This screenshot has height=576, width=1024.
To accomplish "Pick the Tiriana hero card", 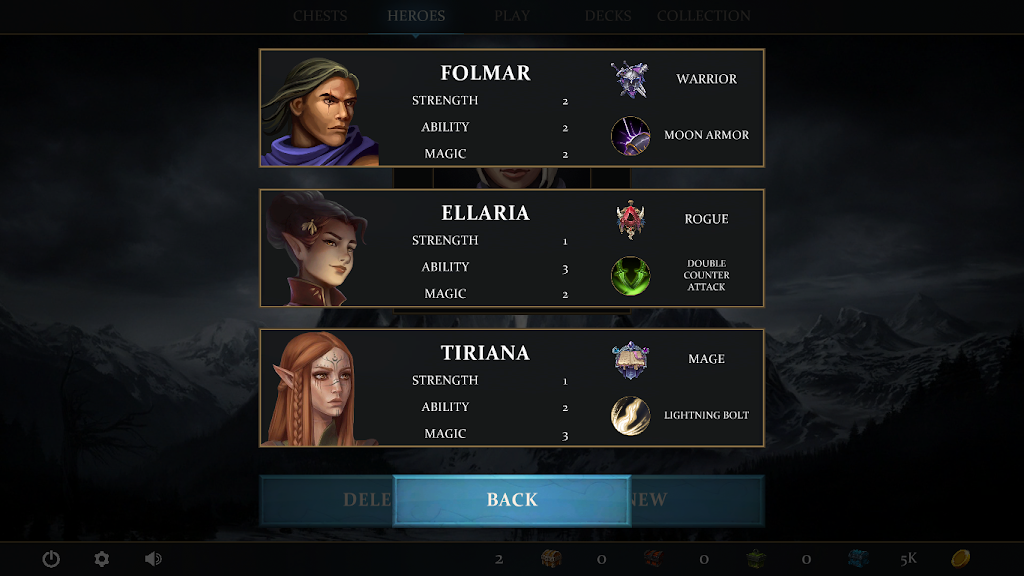I will [x=512, y=388].
